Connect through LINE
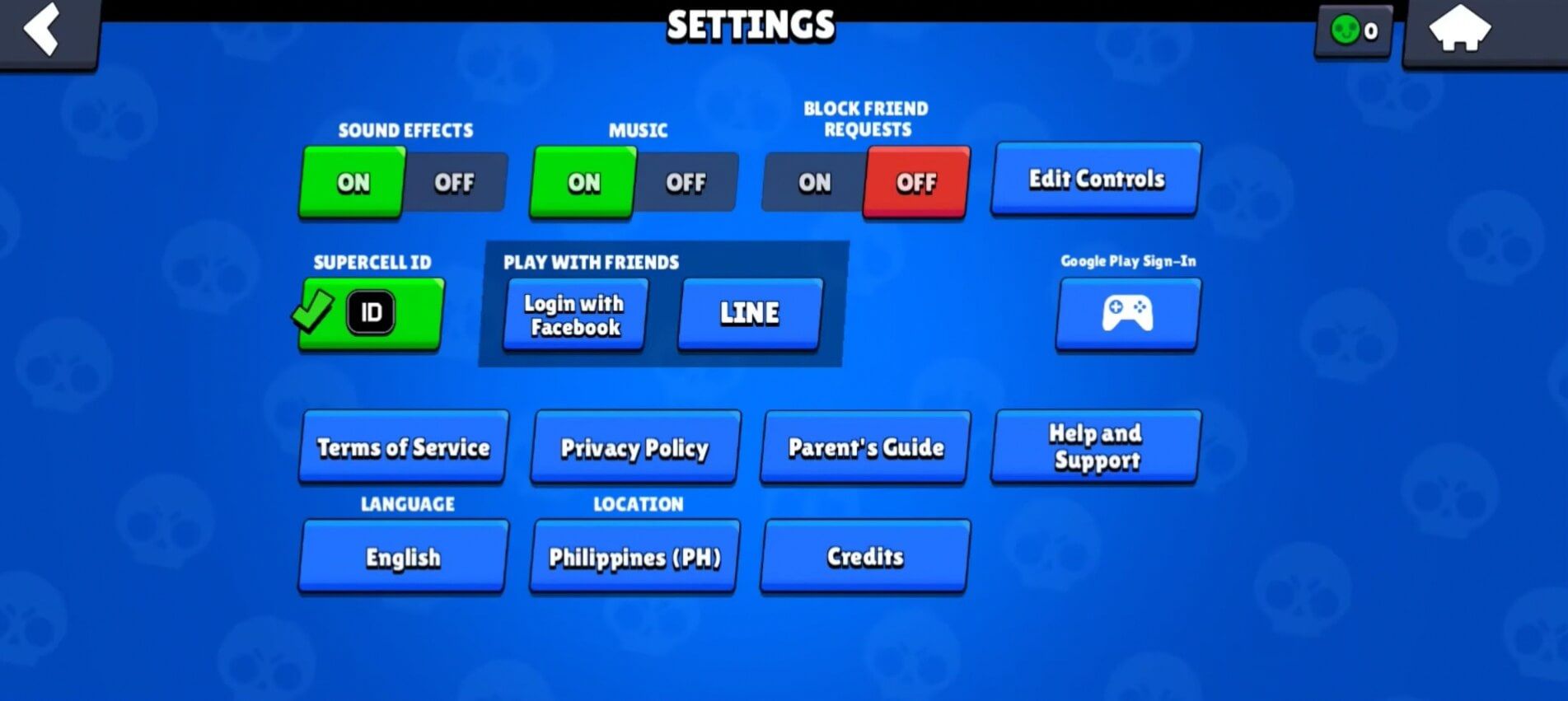This screenshot has height=701, width=1568. click(x=749, y=314)
